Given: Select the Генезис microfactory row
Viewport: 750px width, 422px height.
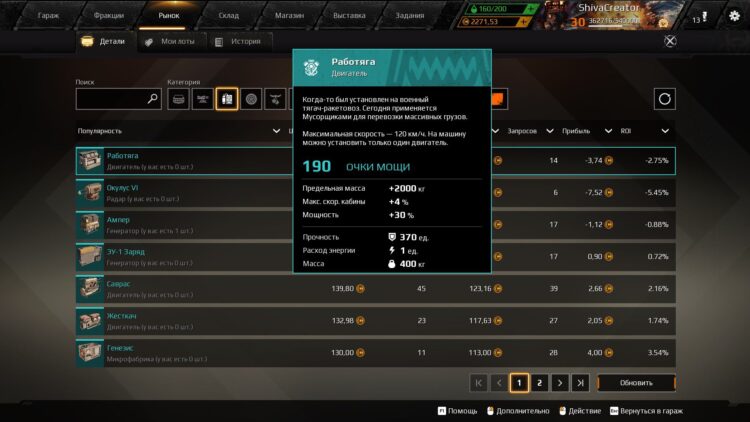Looking at the screenshot, I should click(180, 352).
